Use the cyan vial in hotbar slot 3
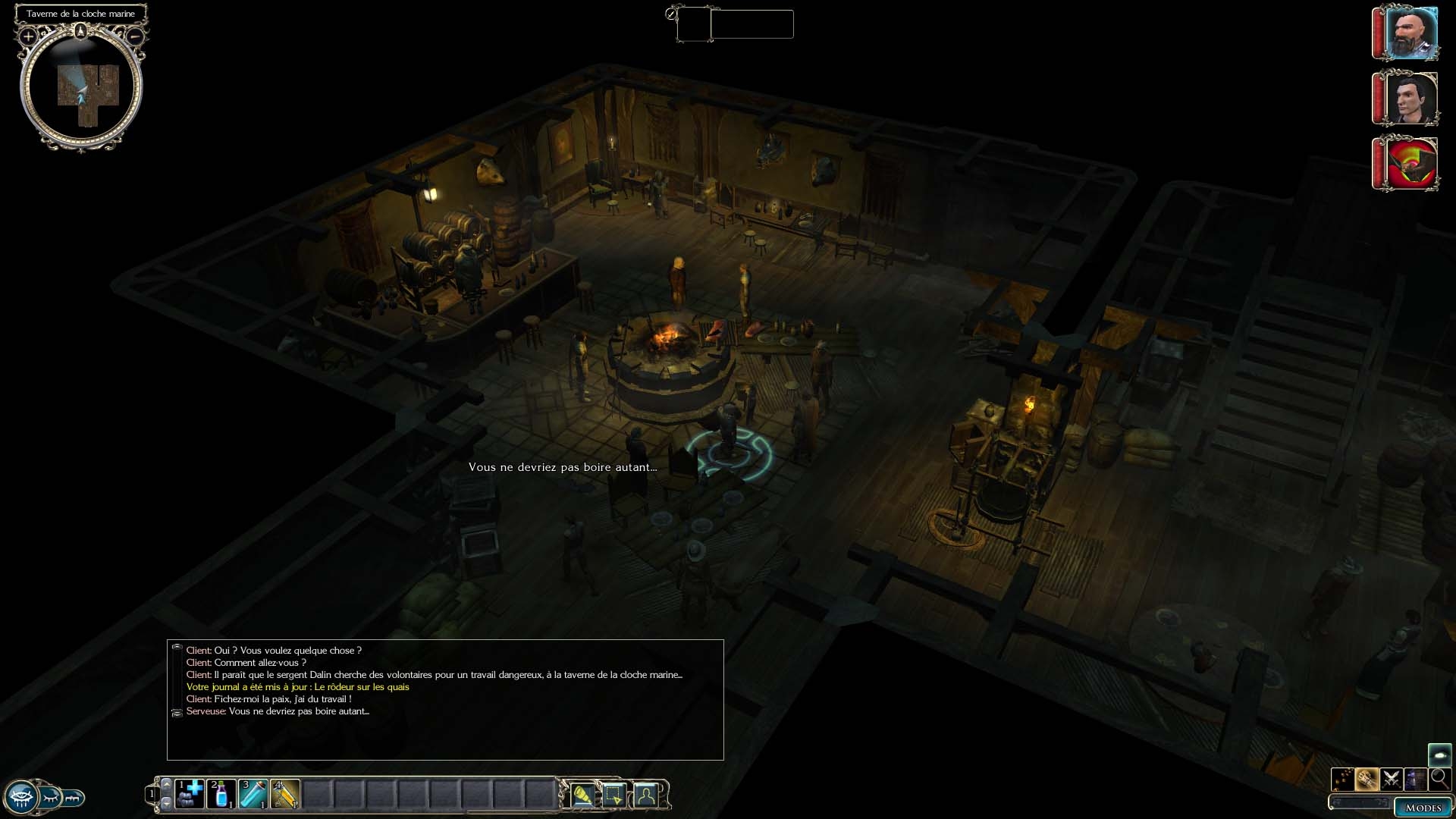 click(x=253, y=794)
